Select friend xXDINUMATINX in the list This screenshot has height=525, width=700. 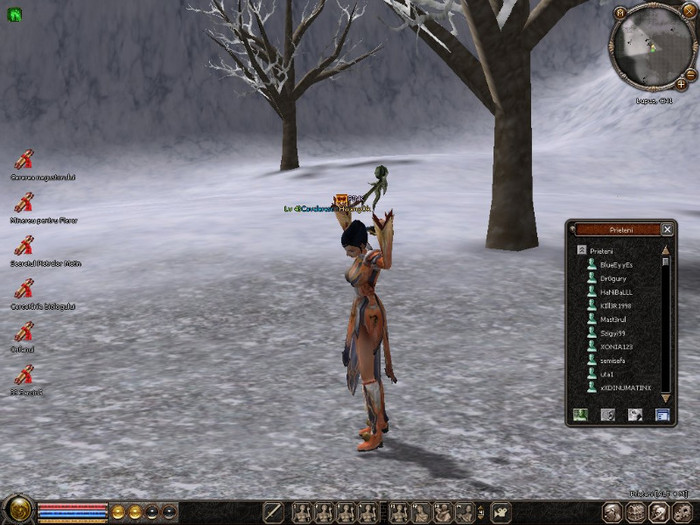pyautogui.click(x=625, y=387)
